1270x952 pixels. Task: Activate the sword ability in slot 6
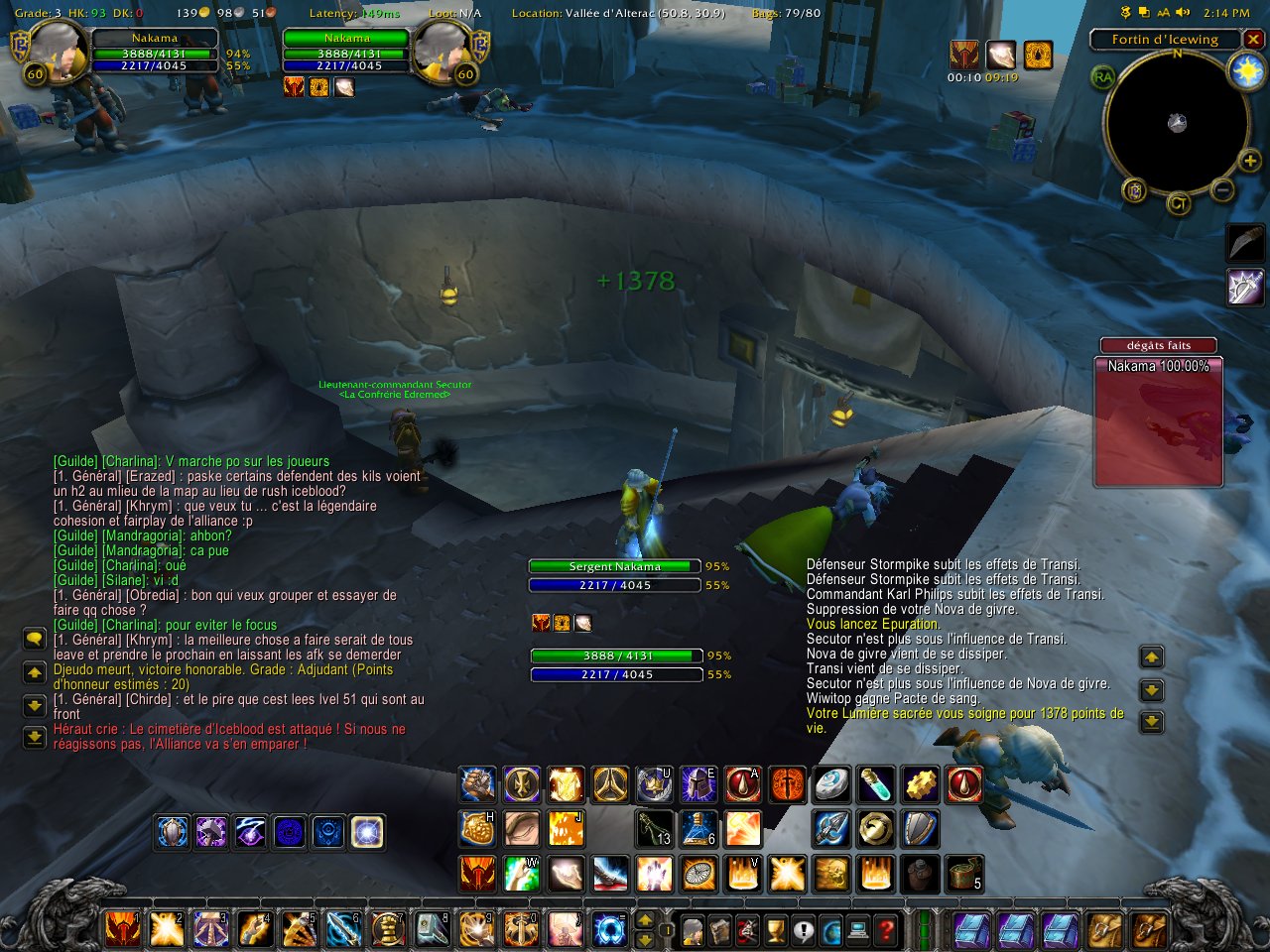point(343,929)
